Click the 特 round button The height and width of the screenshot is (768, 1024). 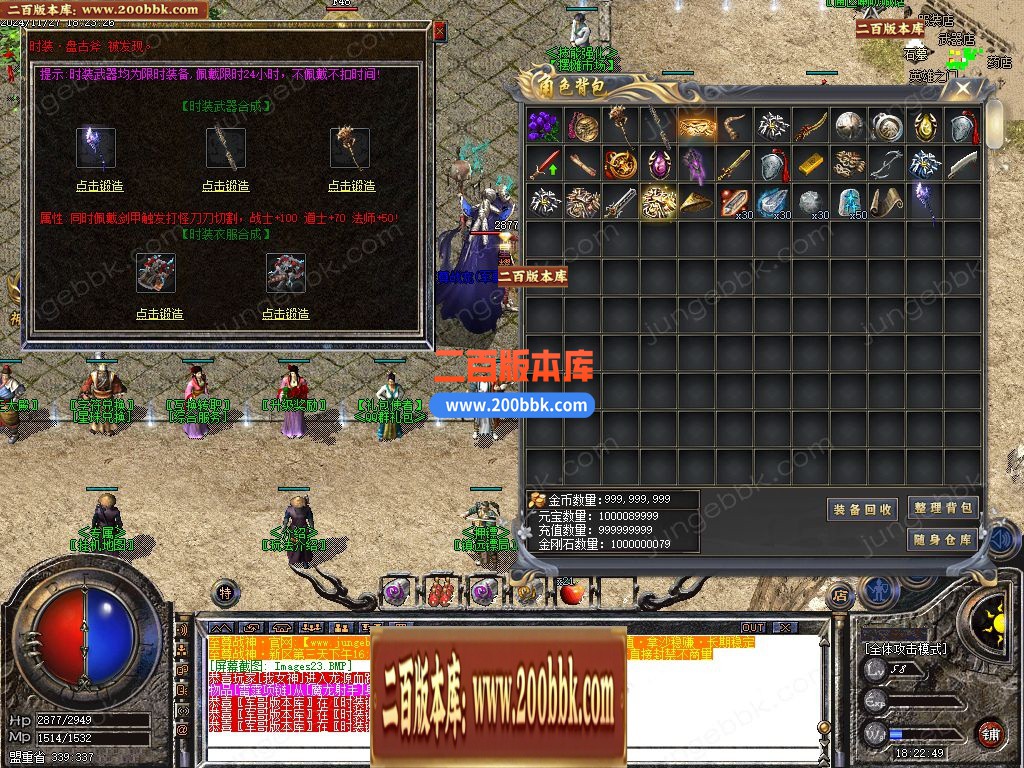pyautogui.click(x=226, y=592)
